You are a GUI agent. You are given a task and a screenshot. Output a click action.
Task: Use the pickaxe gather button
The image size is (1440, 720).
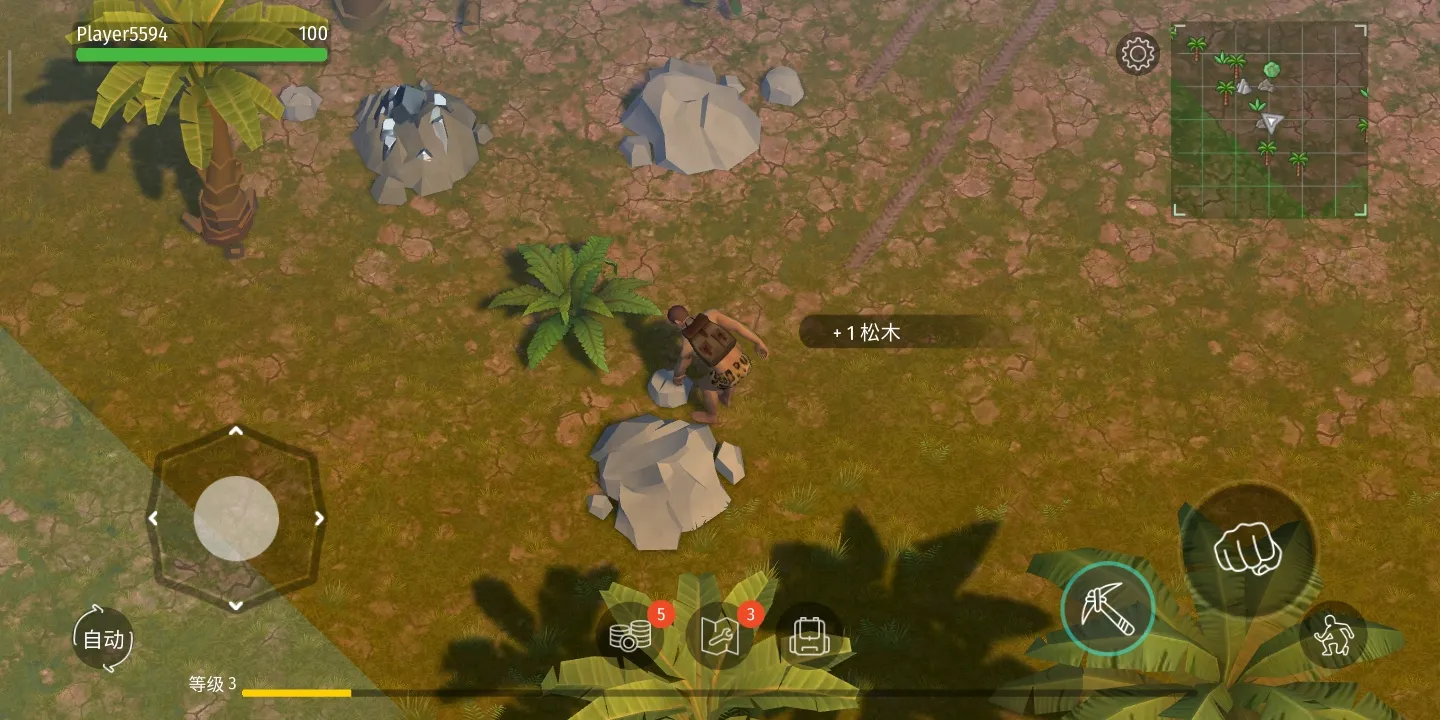pyautogui.click(x=1108, y=608)
